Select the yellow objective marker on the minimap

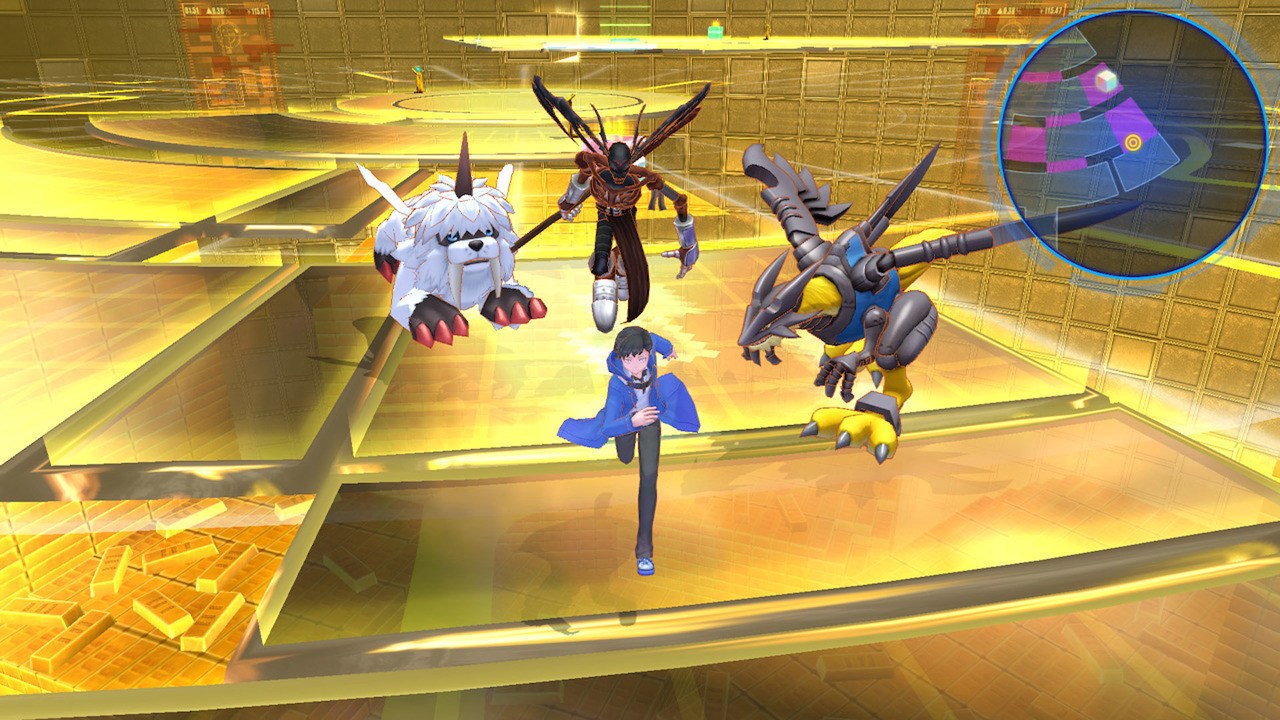(1133, 142)
